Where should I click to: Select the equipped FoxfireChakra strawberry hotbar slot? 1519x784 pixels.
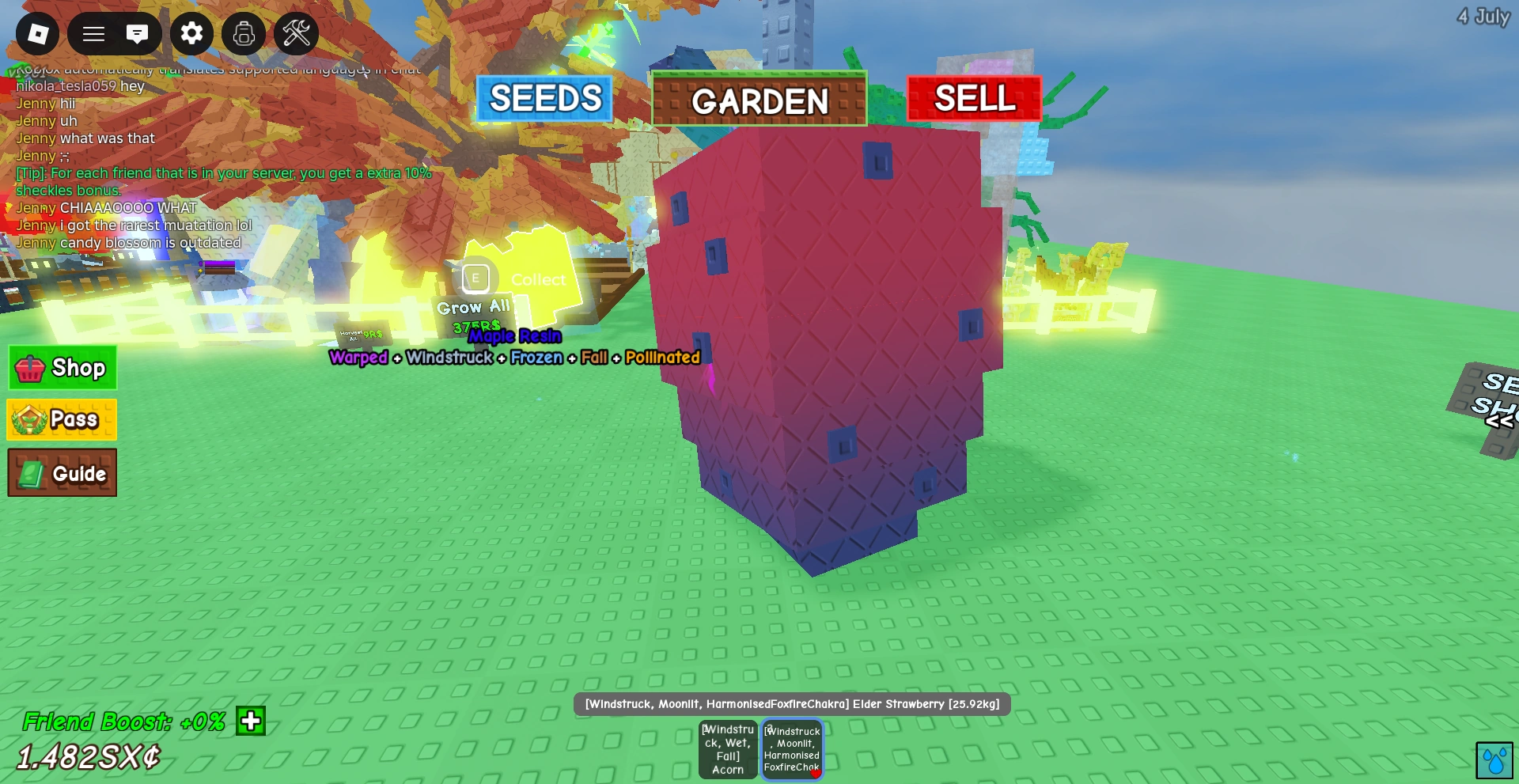pos(792,748)
